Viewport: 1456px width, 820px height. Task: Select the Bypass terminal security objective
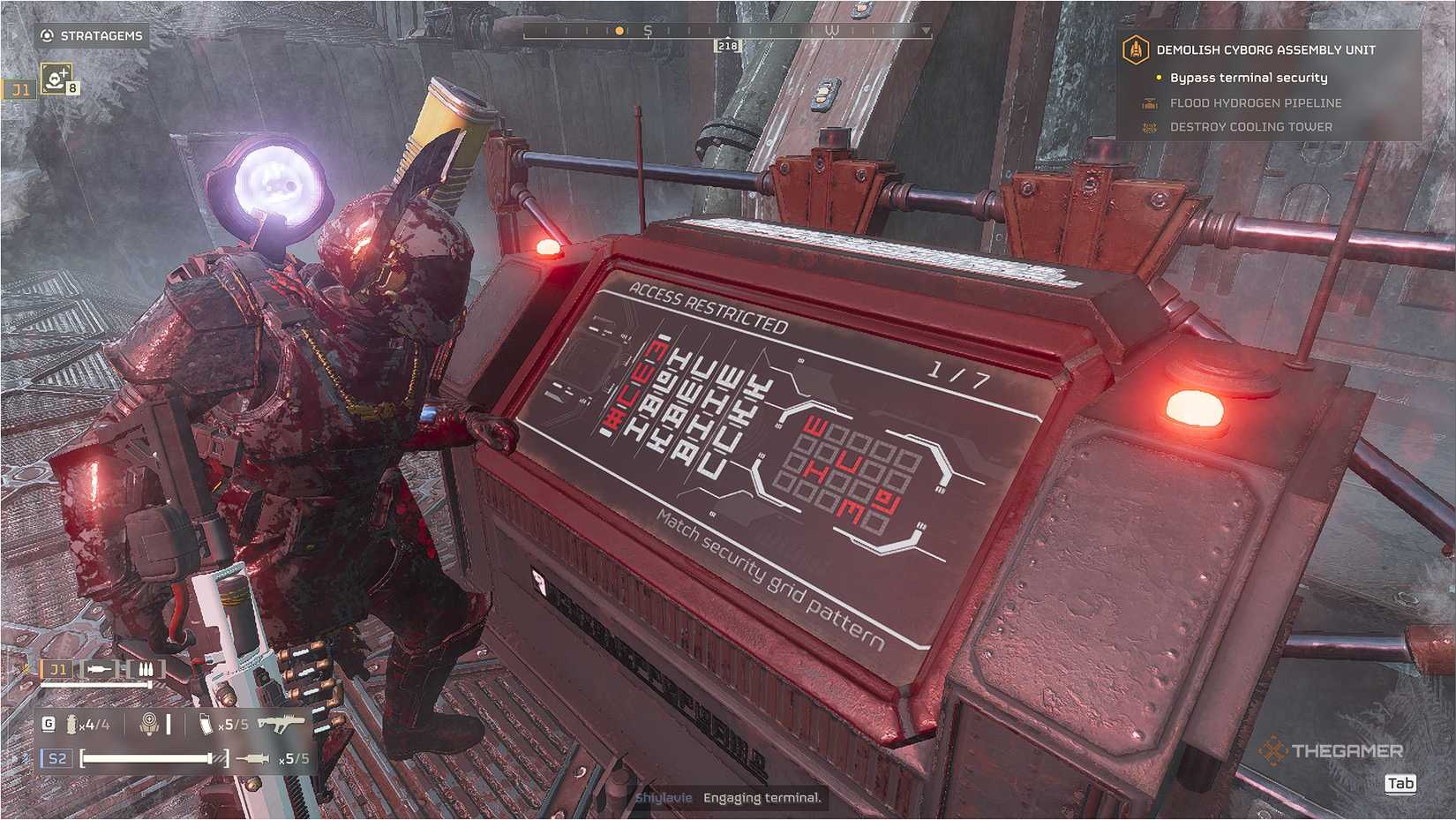click(1248, 77)
